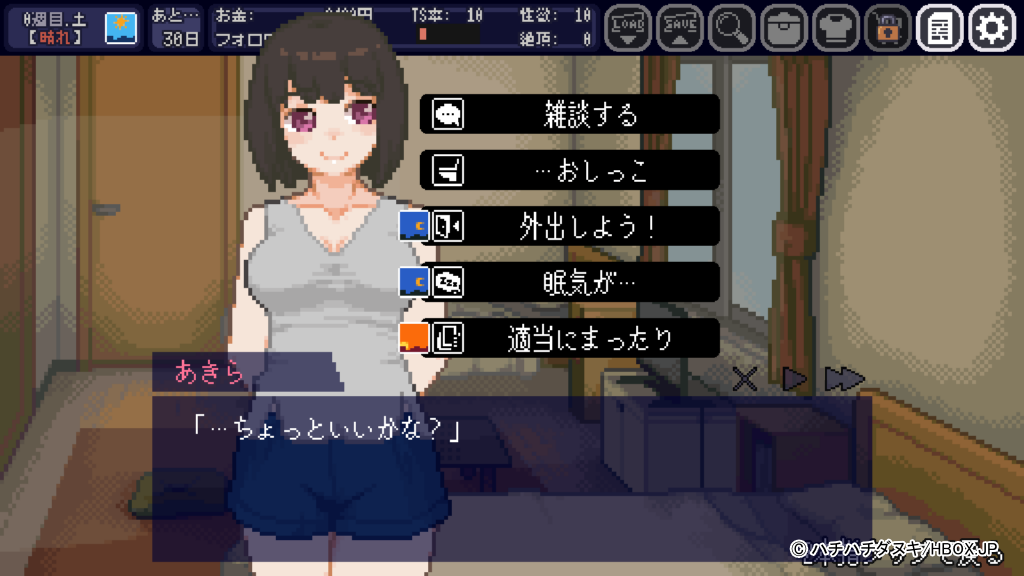Viewport: 1024px width, 576px height.
Task: Select the …おしっこ choice
Action: [x=569, y=170]
